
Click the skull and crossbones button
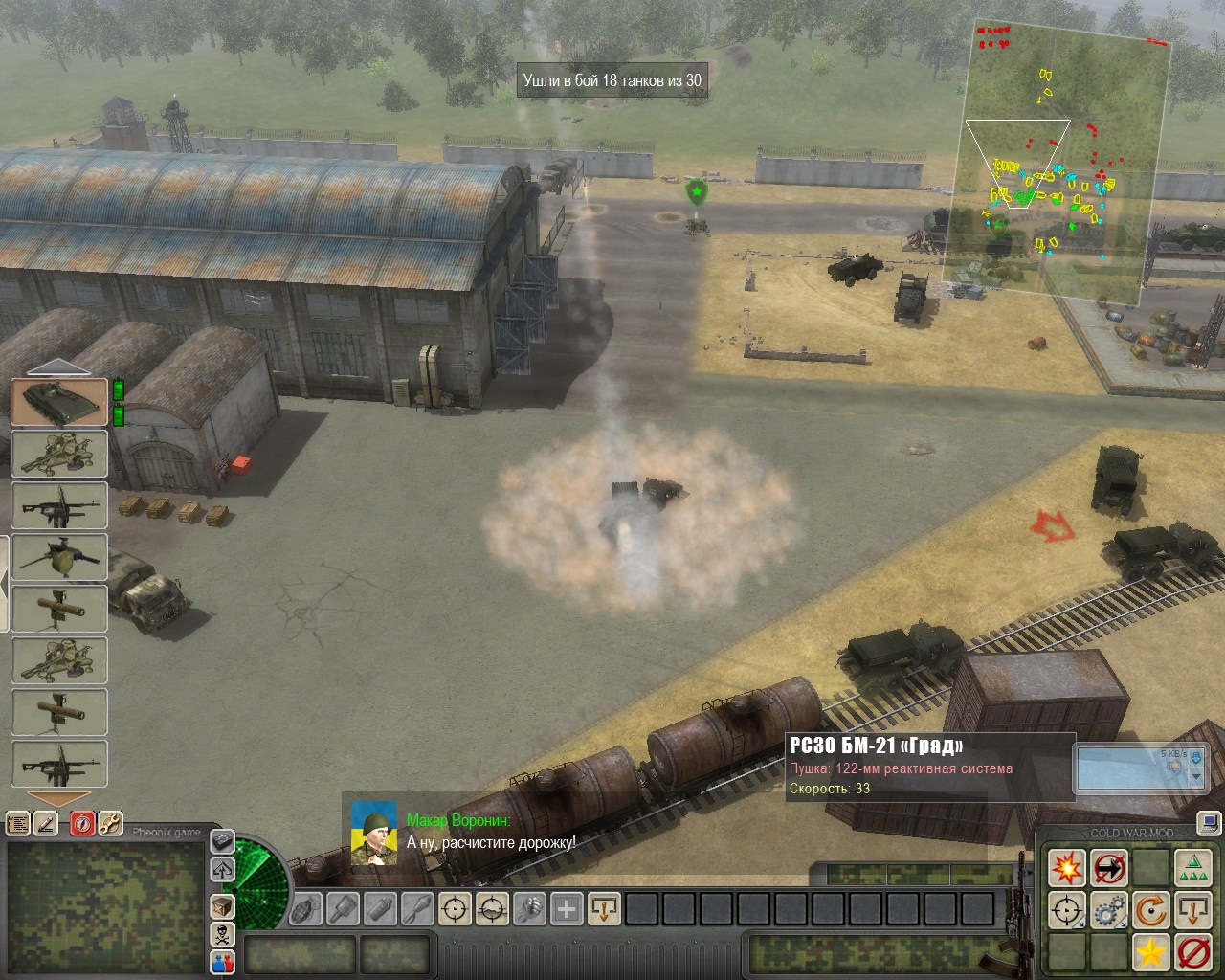tap(222, 934)
